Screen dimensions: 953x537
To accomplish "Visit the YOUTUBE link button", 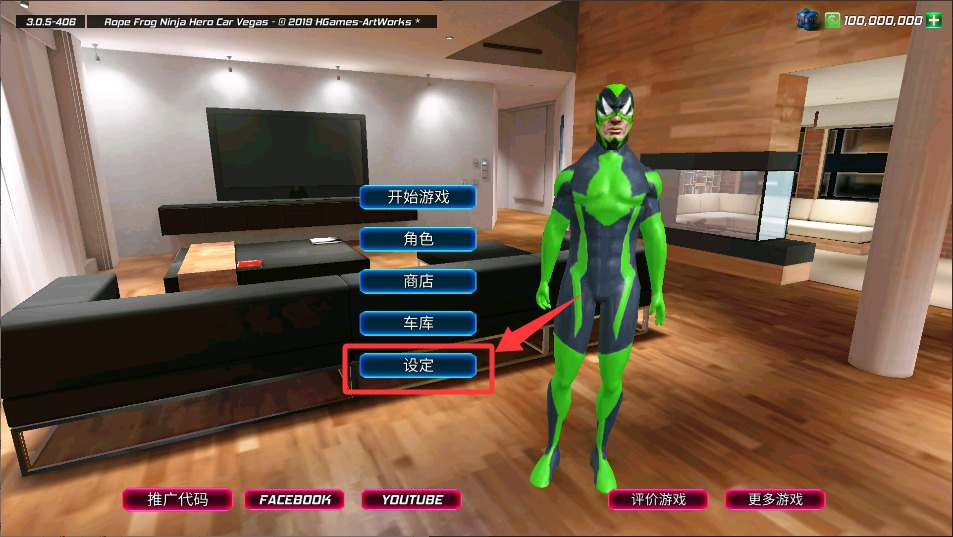I will click(x=412, y=499).
